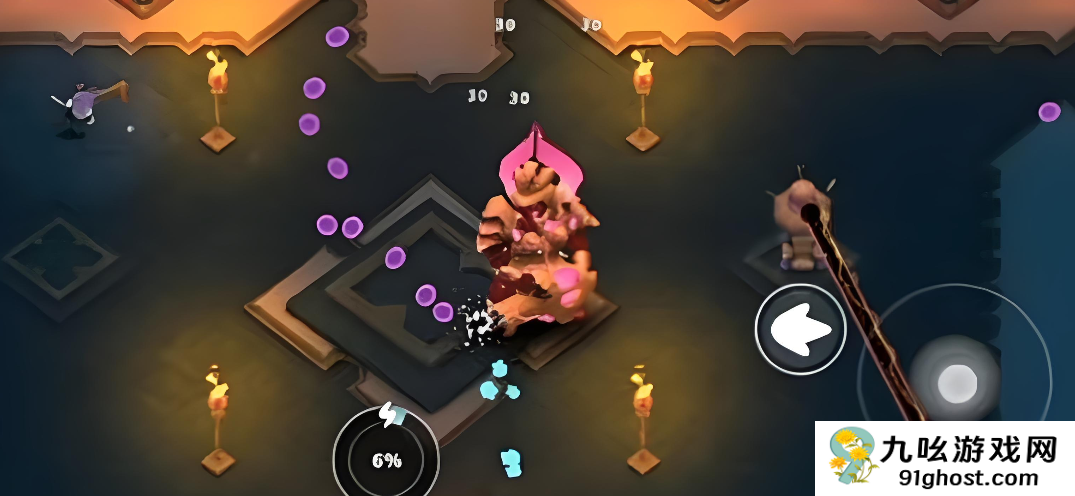Tap the white arrow dash button
Screen dimensions: 1075x496
800,329
